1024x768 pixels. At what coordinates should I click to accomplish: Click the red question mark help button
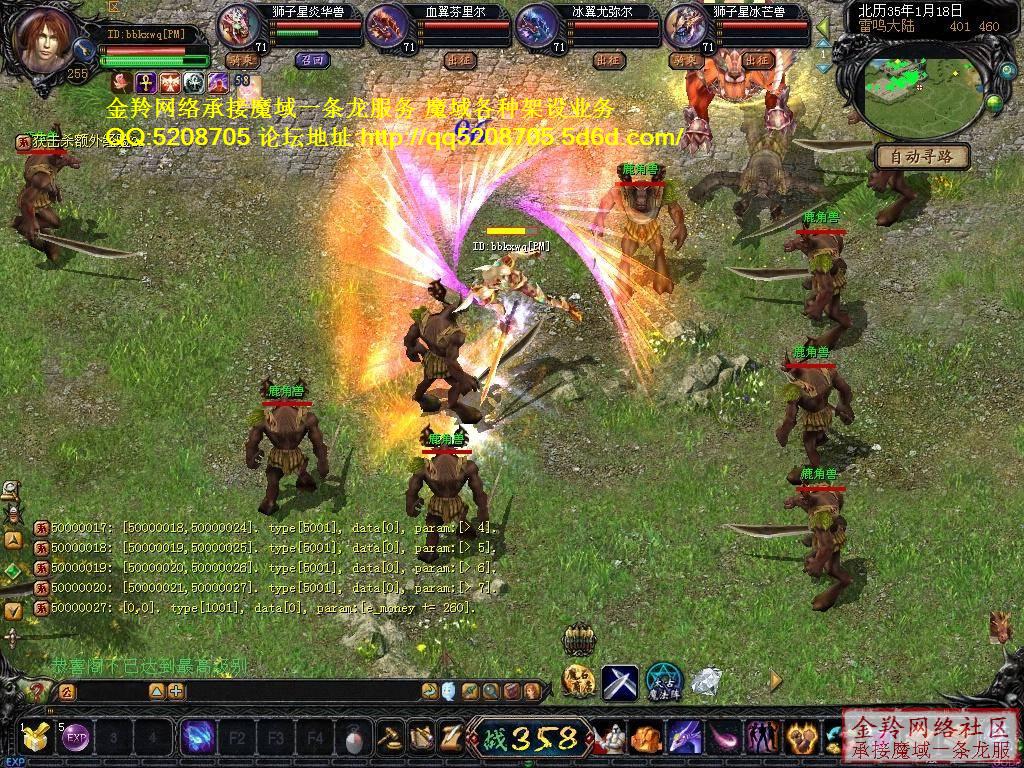[37, 691]
